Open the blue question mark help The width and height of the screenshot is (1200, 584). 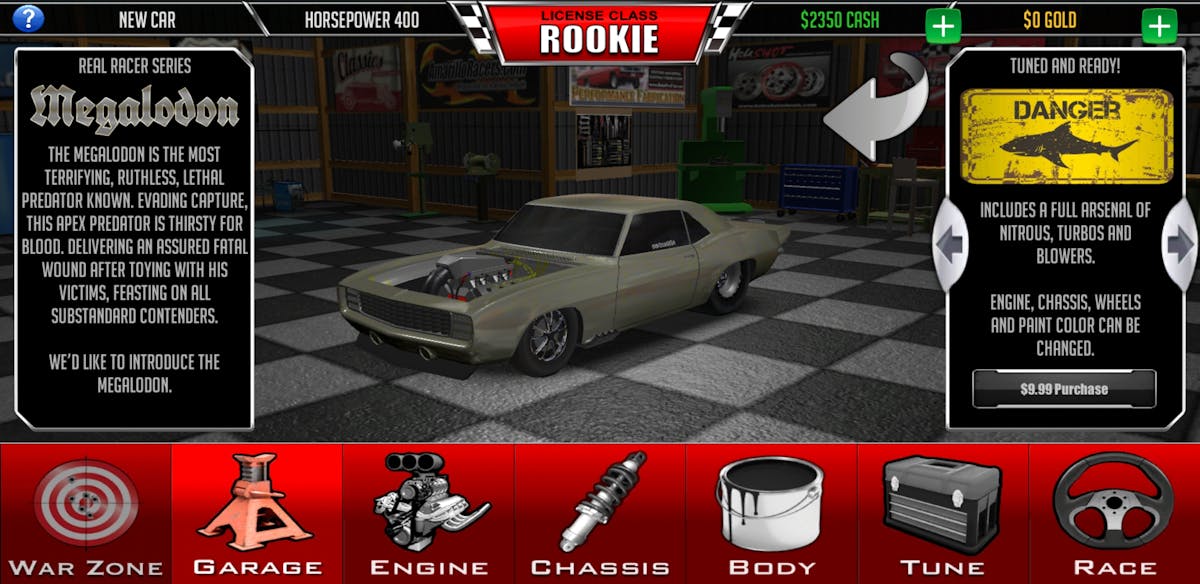point(28,18)
